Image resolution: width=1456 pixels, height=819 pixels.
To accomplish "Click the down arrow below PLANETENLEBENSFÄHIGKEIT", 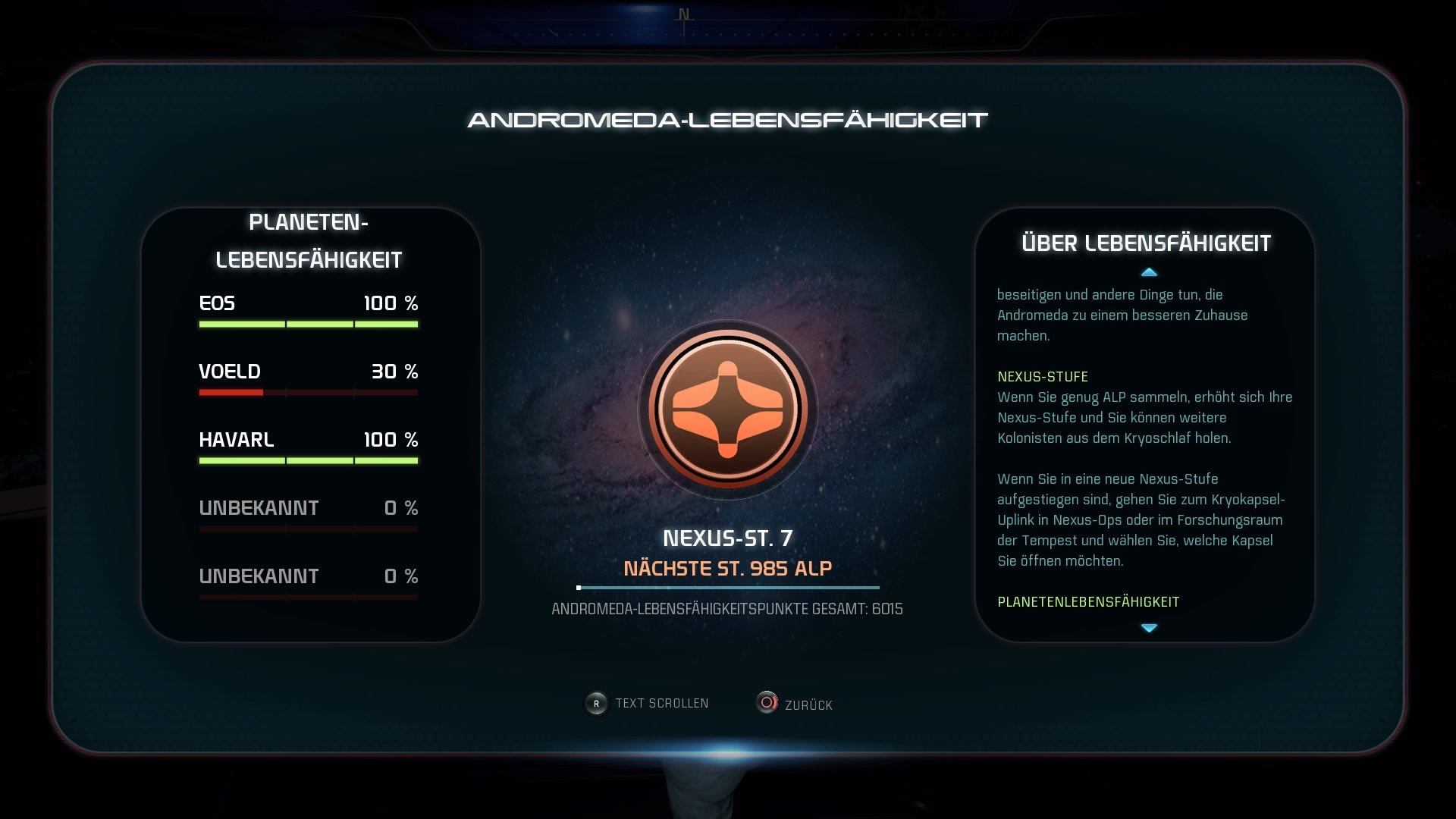I will pos(1150,627).
